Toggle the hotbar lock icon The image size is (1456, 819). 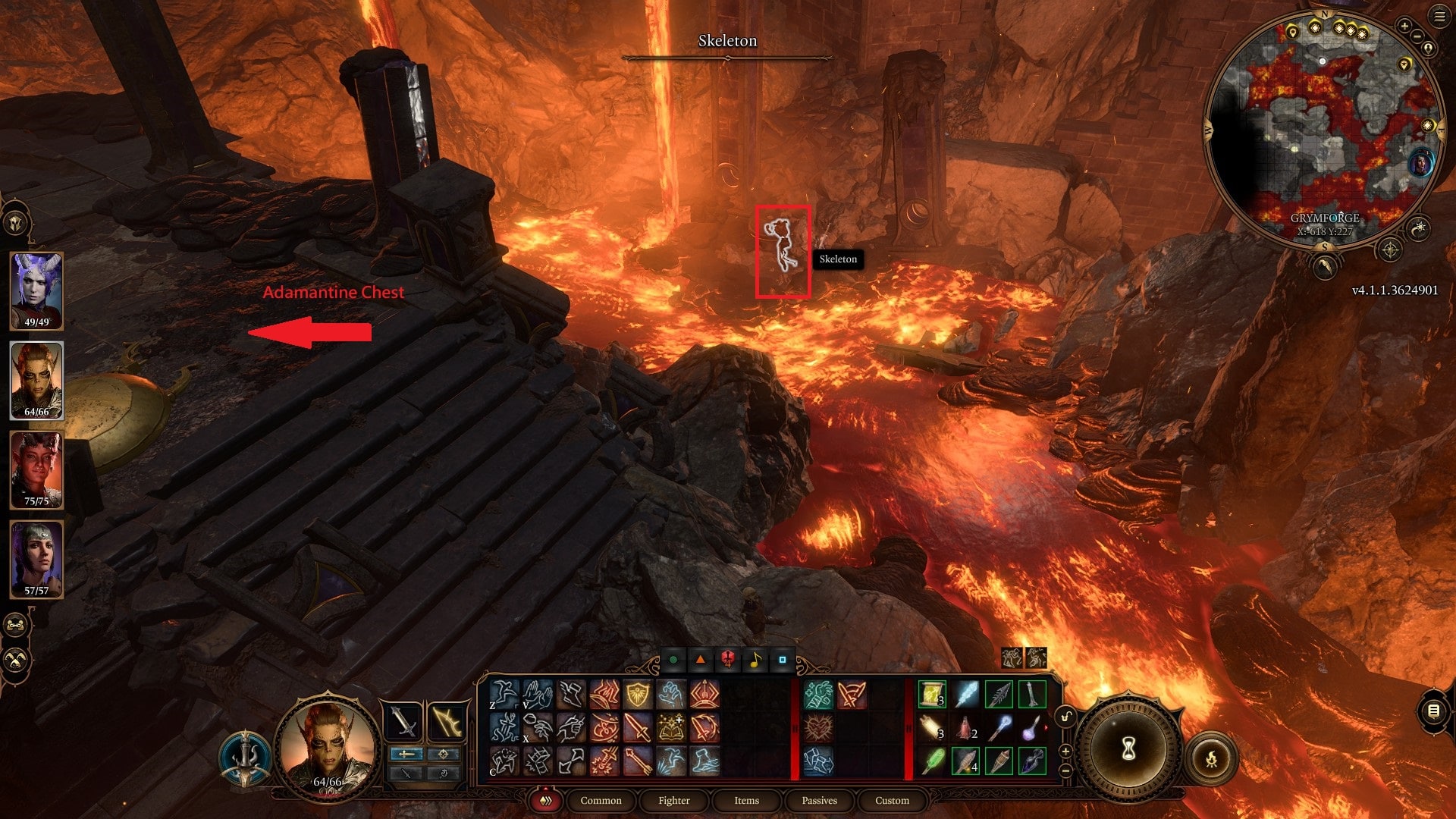click(x=1066, y=717)
